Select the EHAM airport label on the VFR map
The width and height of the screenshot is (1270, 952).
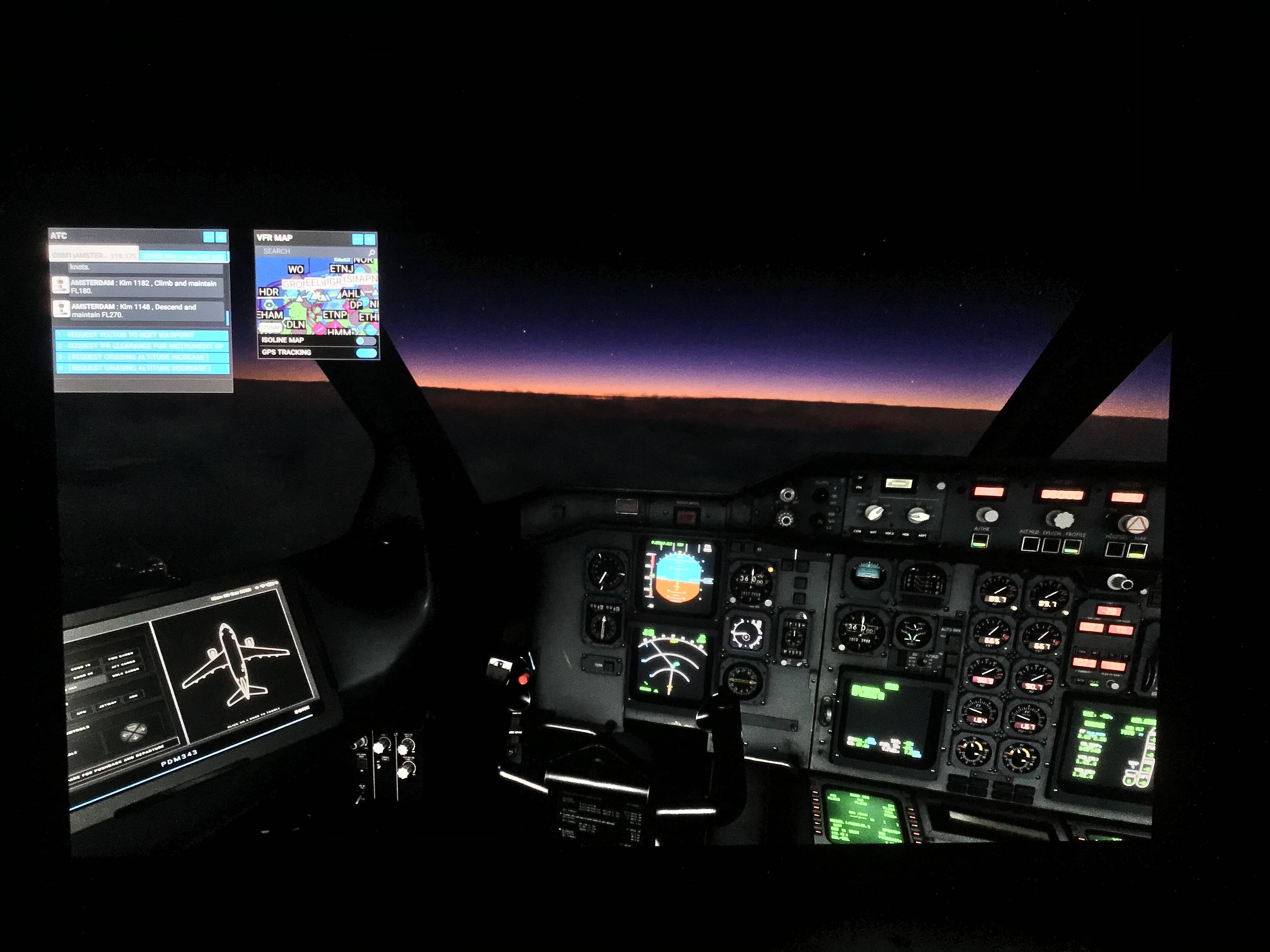pos(271,315)
